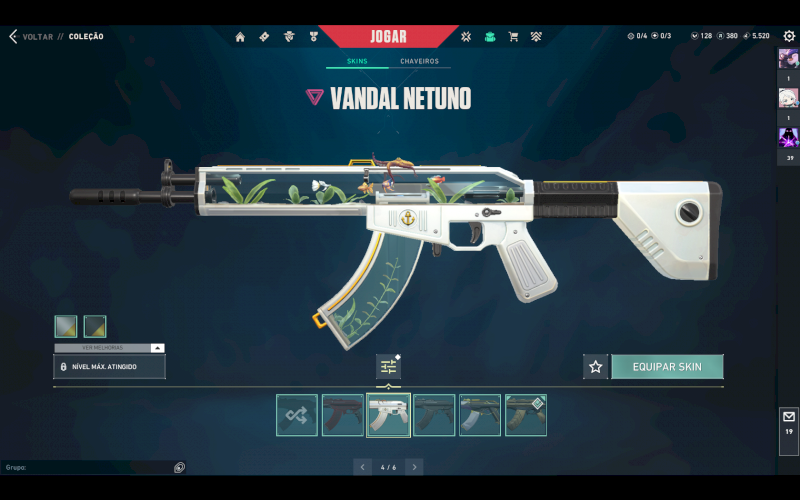
Task: Choose the random skin shuffle tile
Action: tap(297, 415)
